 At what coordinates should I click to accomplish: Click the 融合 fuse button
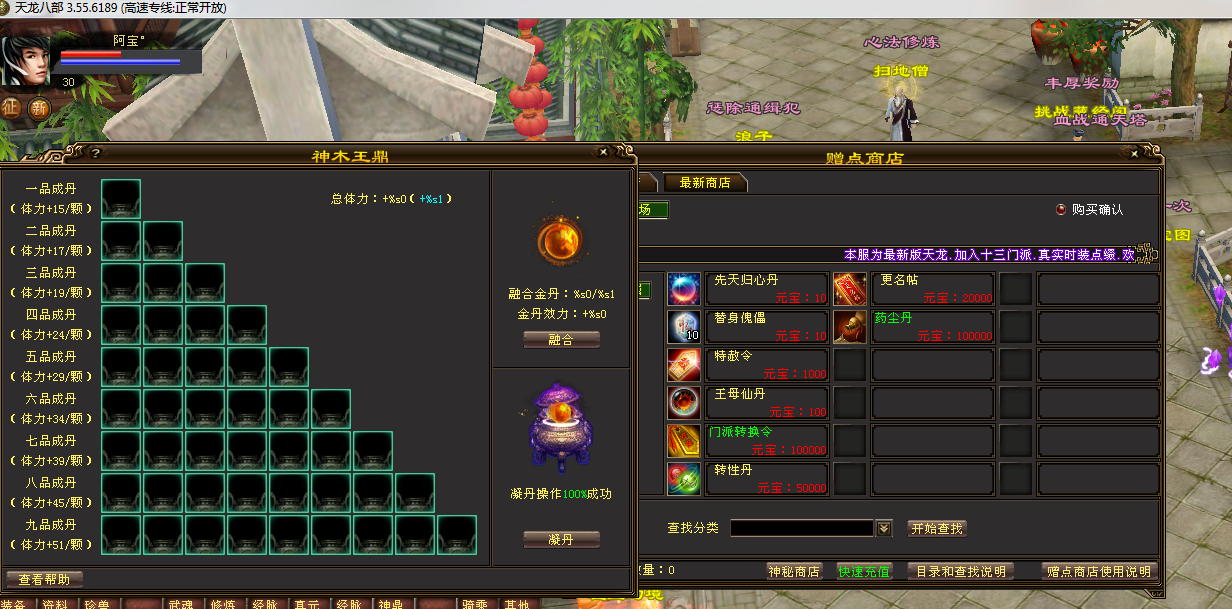click(561, 340)
